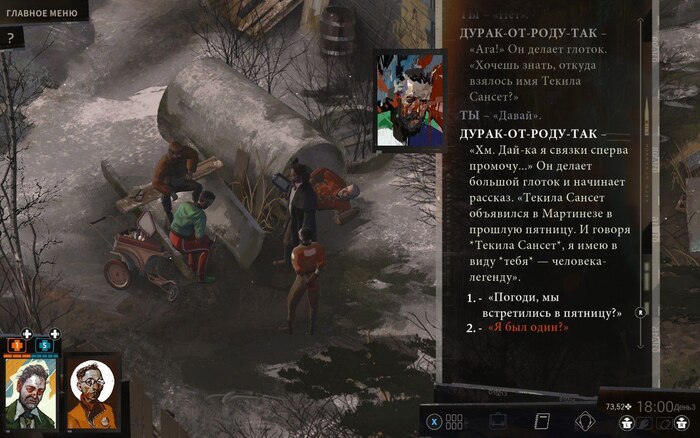Select the red reply «Я был один?»
The height and width of the screenshot is (438, 700).
tap(527, 328)
